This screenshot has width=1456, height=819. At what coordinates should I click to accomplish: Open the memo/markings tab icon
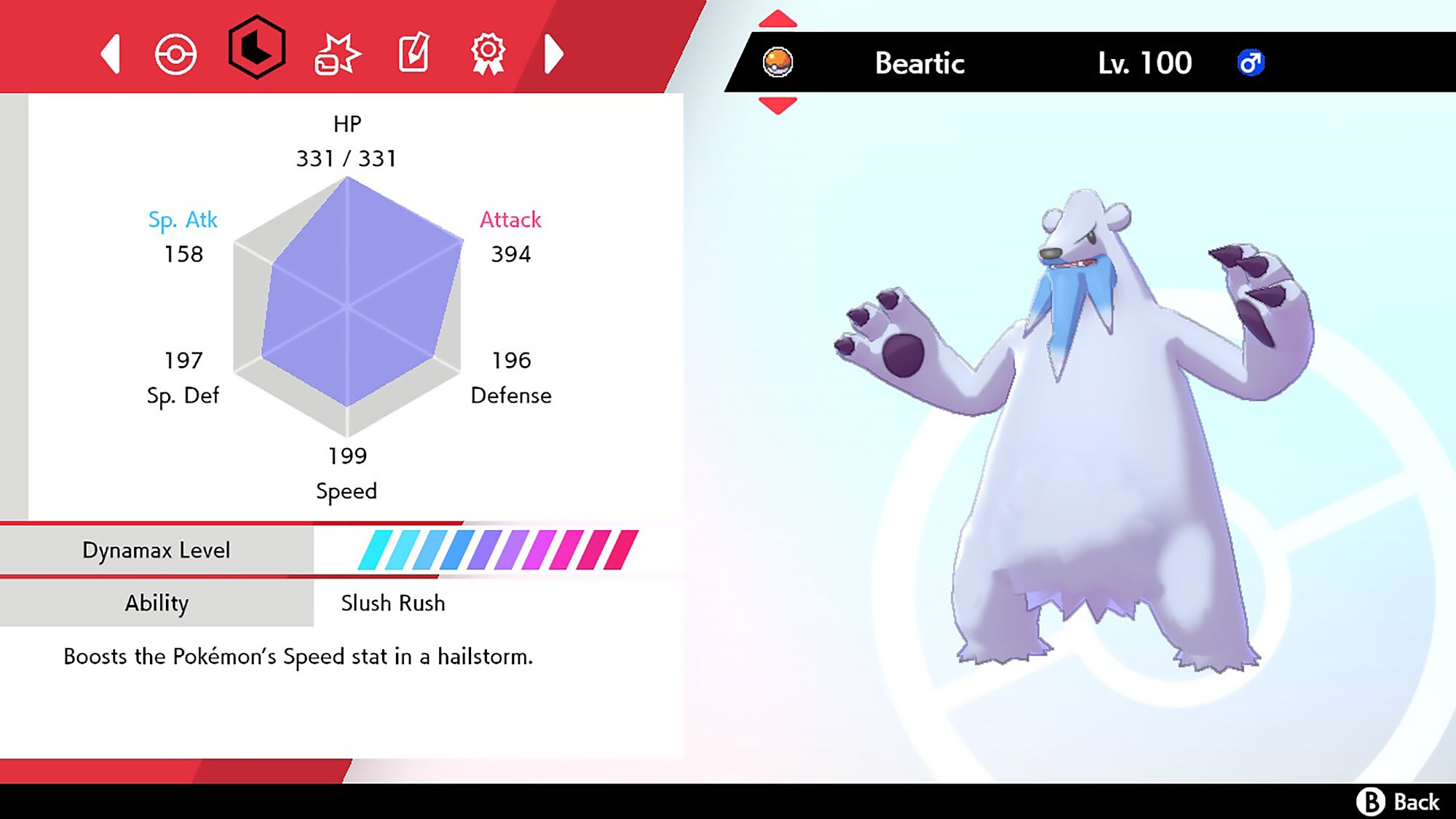click(x=414, y=53)
